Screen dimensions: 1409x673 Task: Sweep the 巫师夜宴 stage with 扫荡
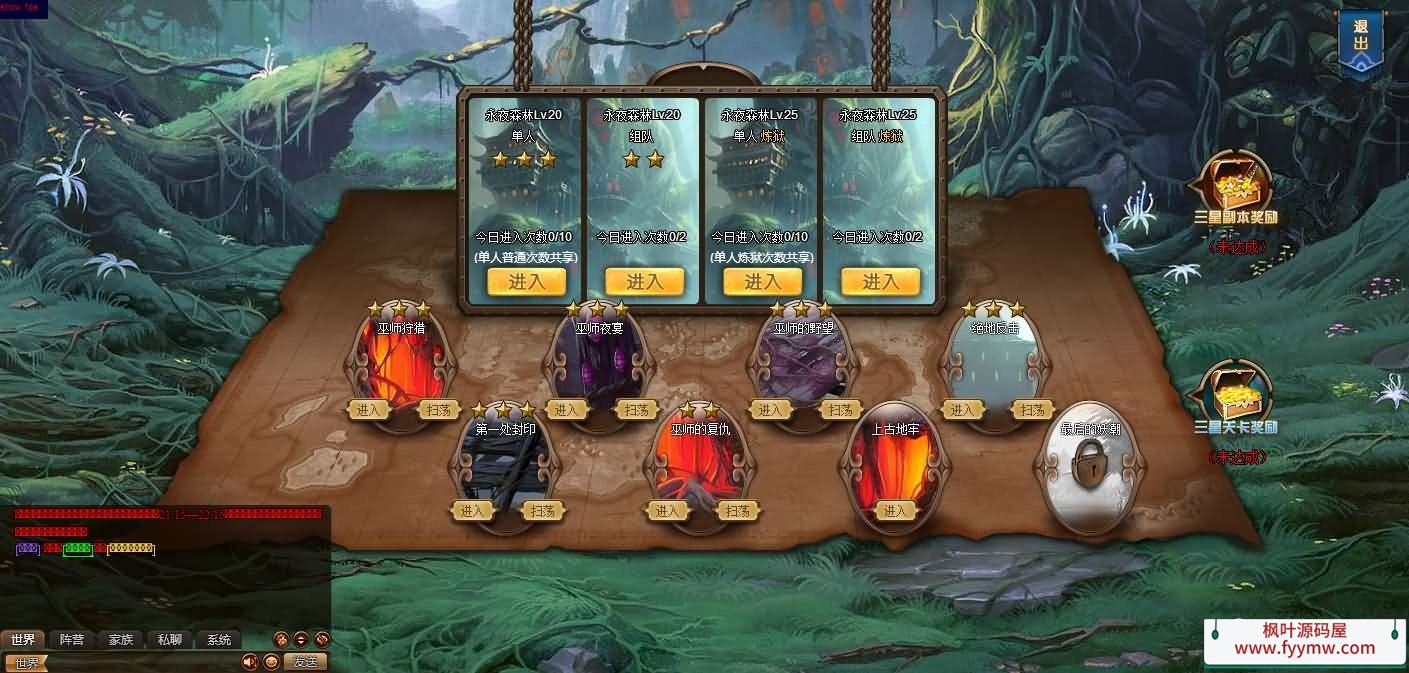pos(639,410)
